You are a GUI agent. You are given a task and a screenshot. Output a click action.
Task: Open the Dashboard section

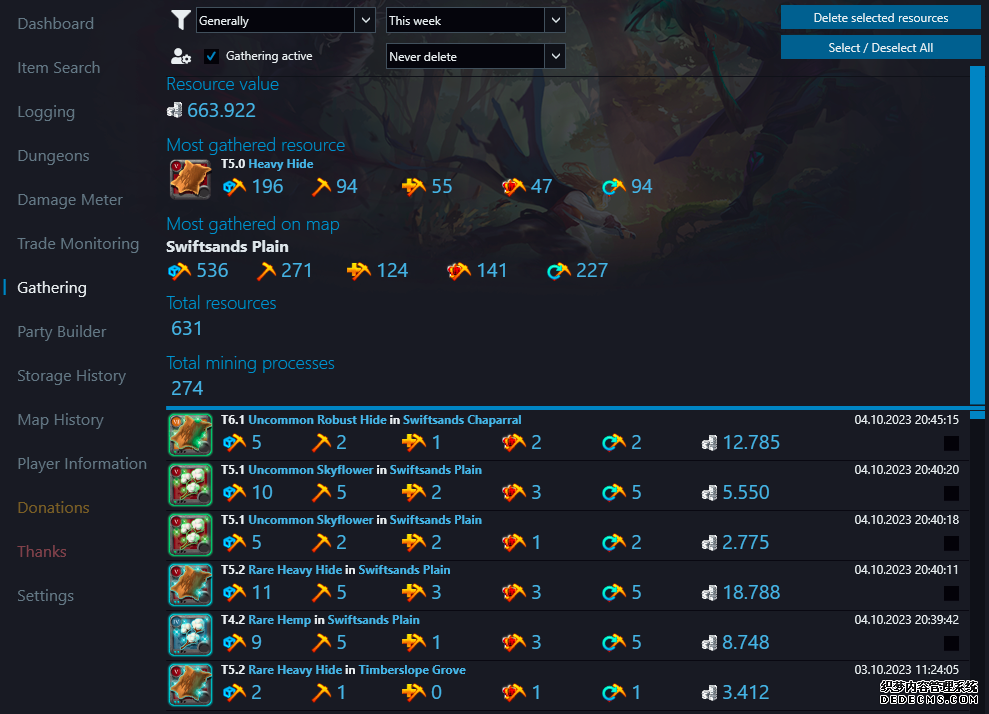pyautogui.click(x=55, y=24)
